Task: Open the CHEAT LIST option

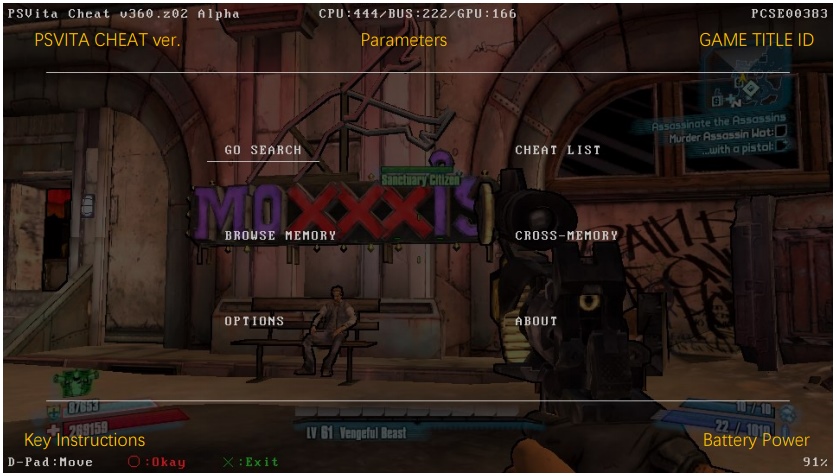Action: click(558, 150)
